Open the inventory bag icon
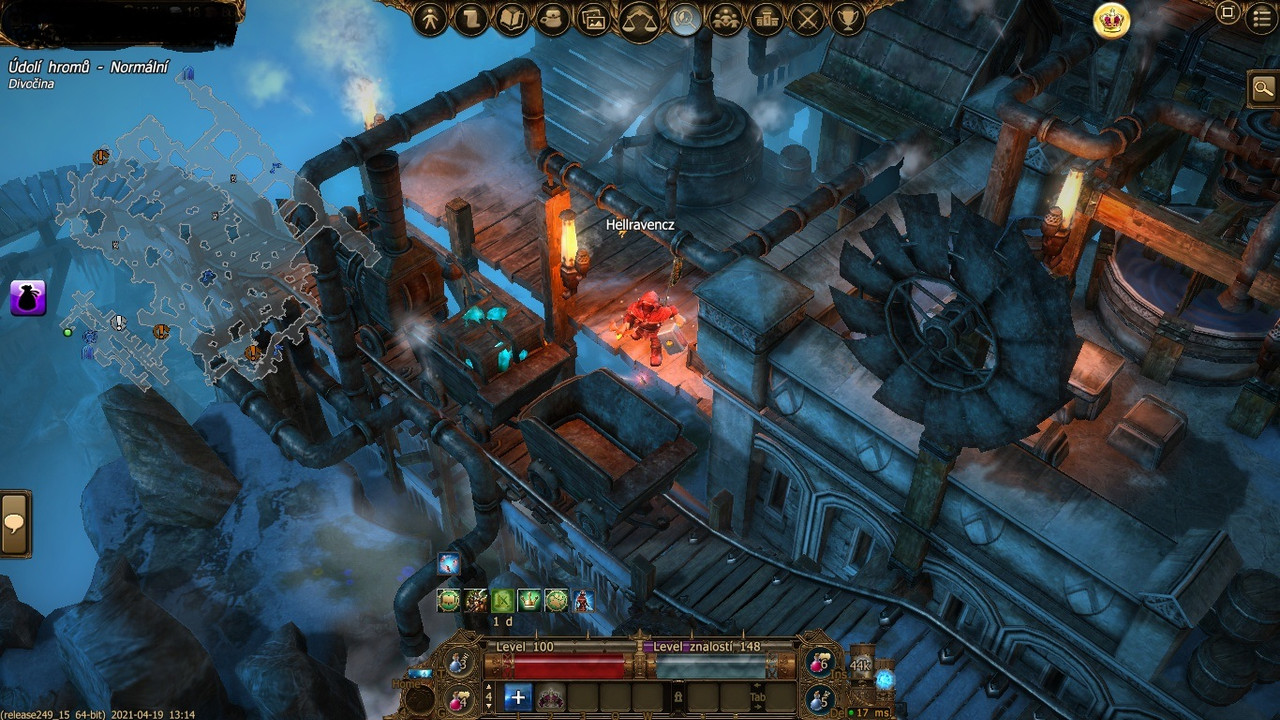Image resolution: width=1280 pixels, height=720 pixels. (x=553, y=19)
